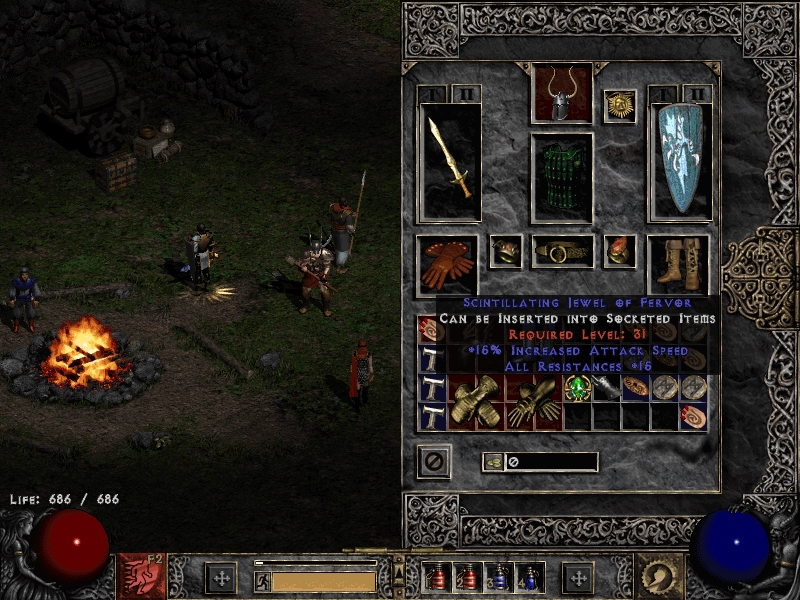Image resolution: width=800 pixels, height=600 pixels.
Task: Close the inventory panel
Action: 434,461
